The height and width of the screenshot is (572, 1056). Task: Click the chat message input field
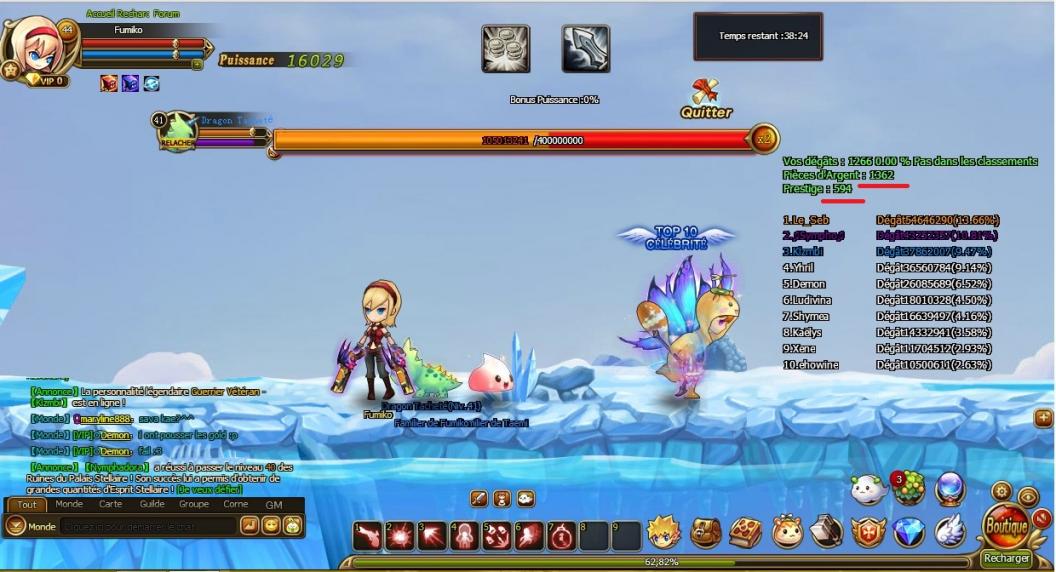coord(148,526)
